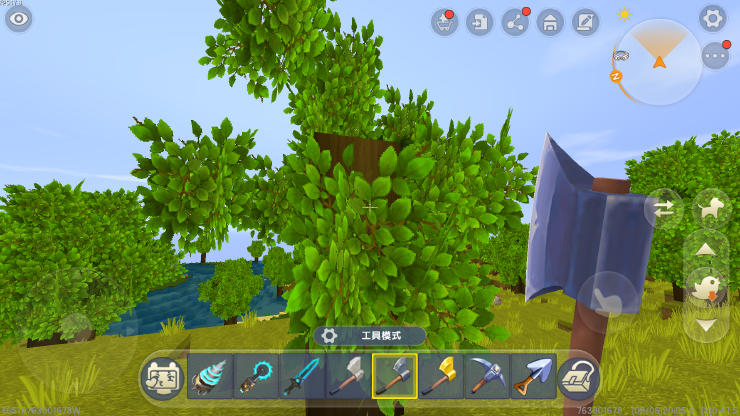Select the blue crystal sword slot
Screen dimensions: 740x416
[302, 376]
